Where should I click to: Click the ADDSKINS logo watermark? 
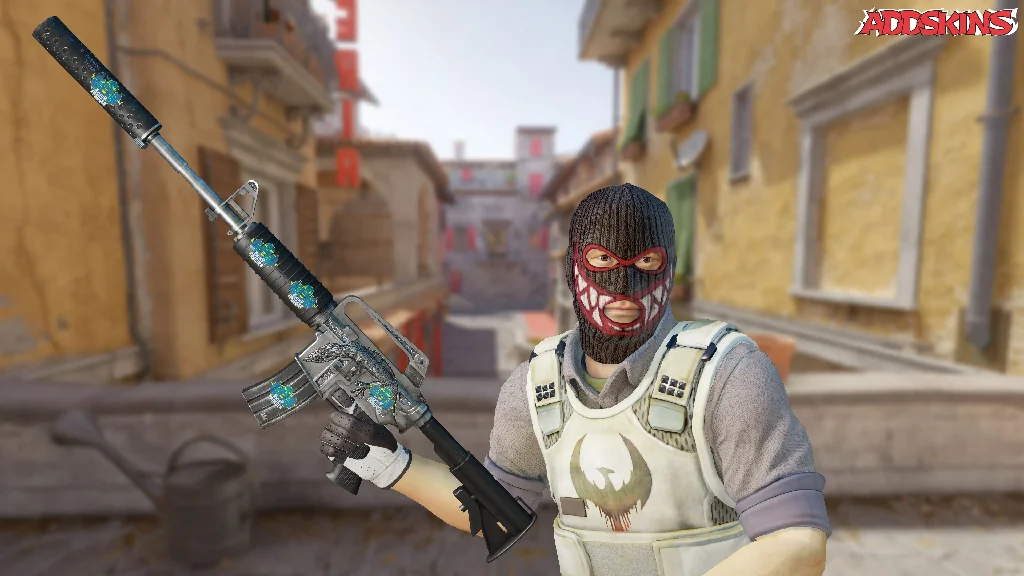click(x=936, y=22)
